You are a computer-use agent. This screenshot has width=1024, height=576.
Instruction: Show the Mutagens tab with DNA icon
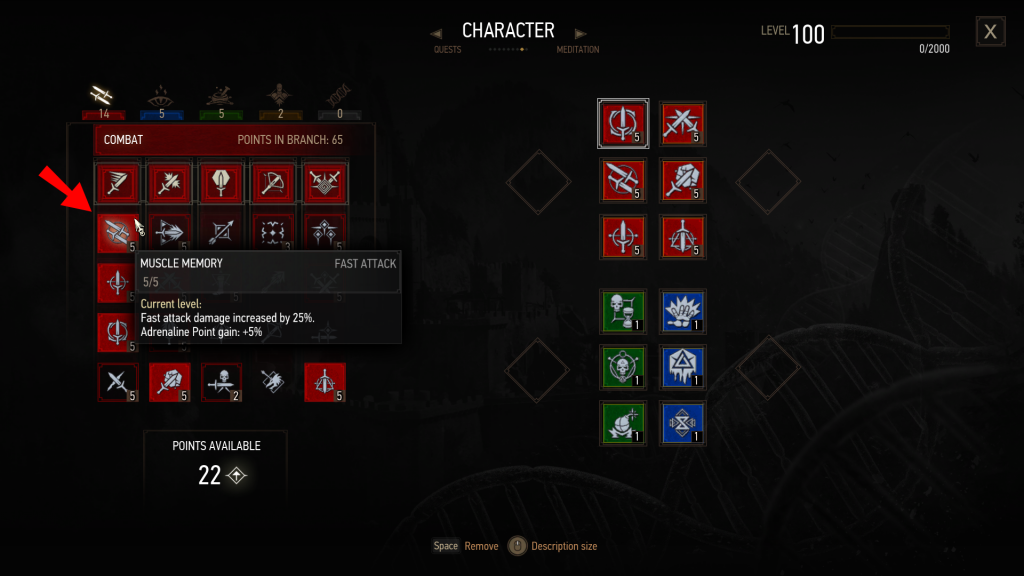coord(340,97)
